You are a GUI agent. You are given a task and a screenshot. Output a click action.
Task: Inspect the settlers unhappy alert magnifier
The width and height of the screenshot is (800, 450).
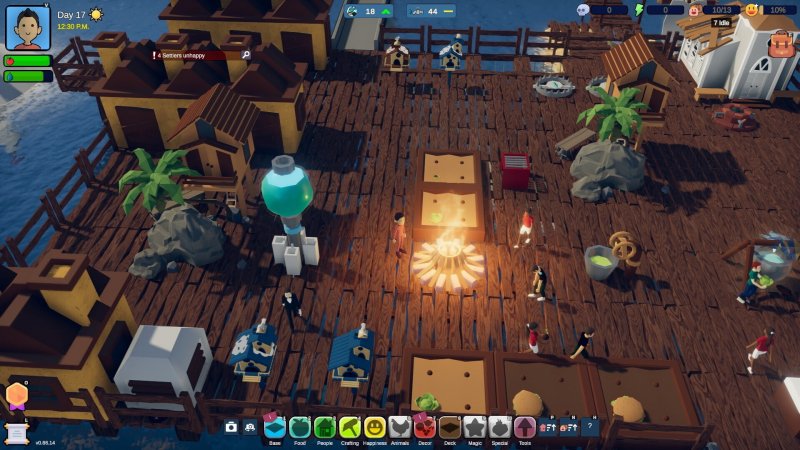tap(245, 55)
